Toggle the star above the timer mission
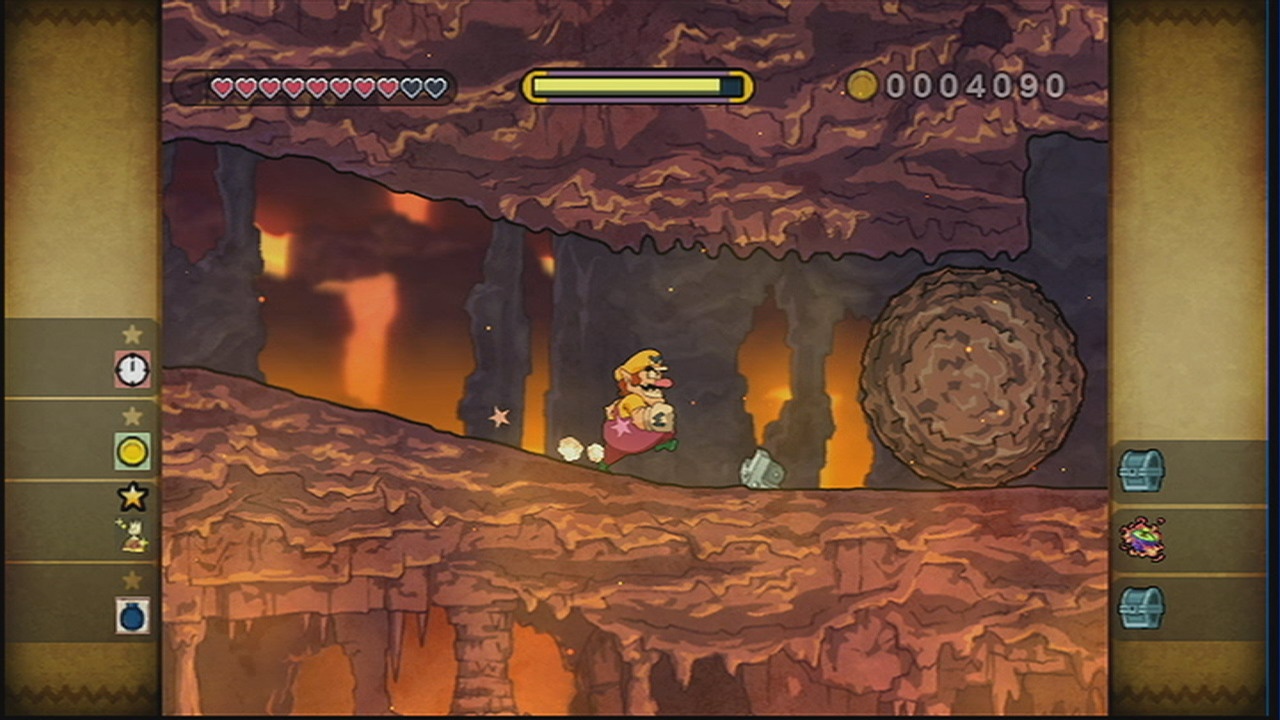The height and width of the screenshot is (720, 1280). point(131,335)
